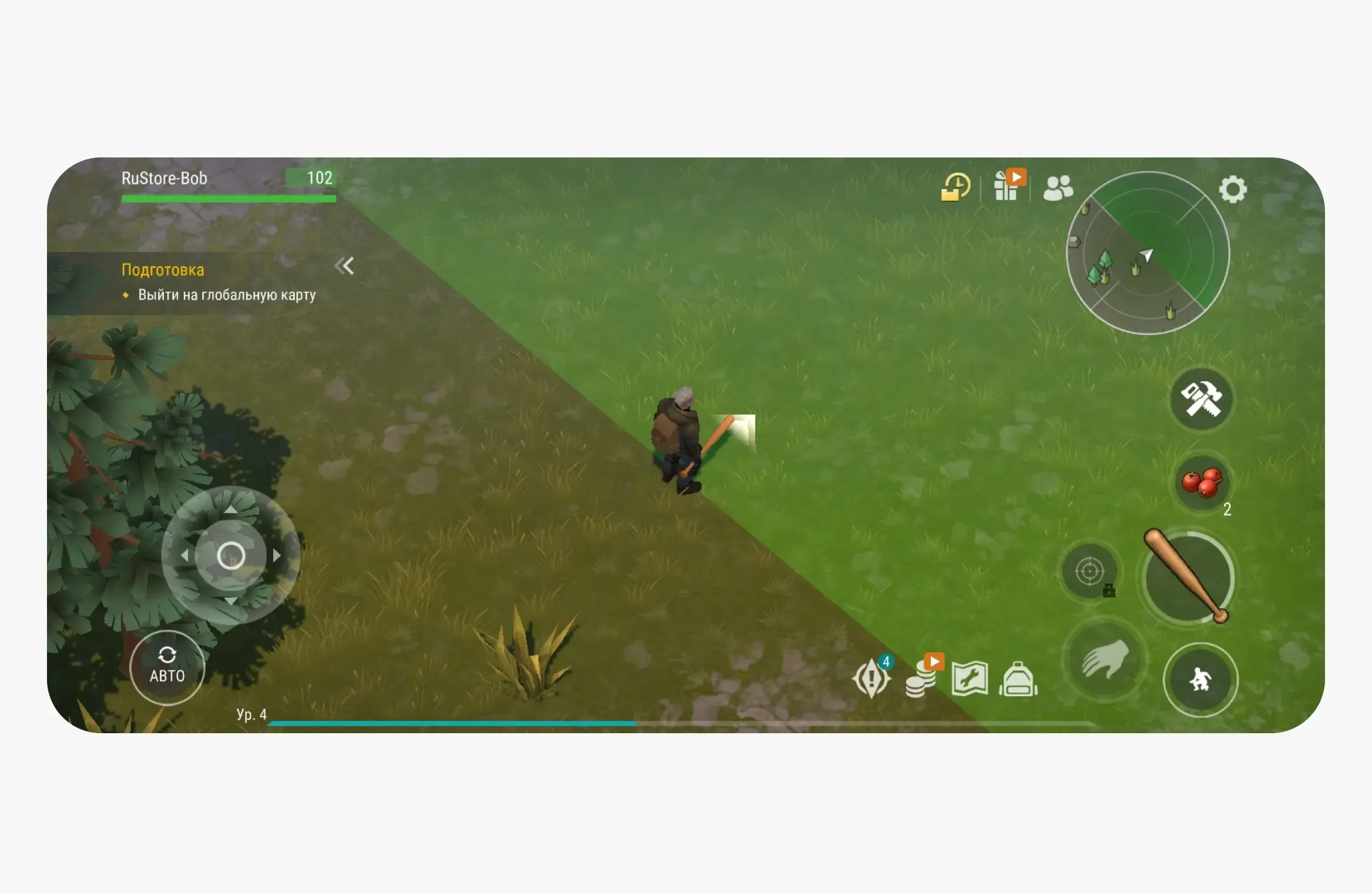Tap the Подготовка quest title
The height and width of the screenshot is (893, 1372).
[163, 270]
